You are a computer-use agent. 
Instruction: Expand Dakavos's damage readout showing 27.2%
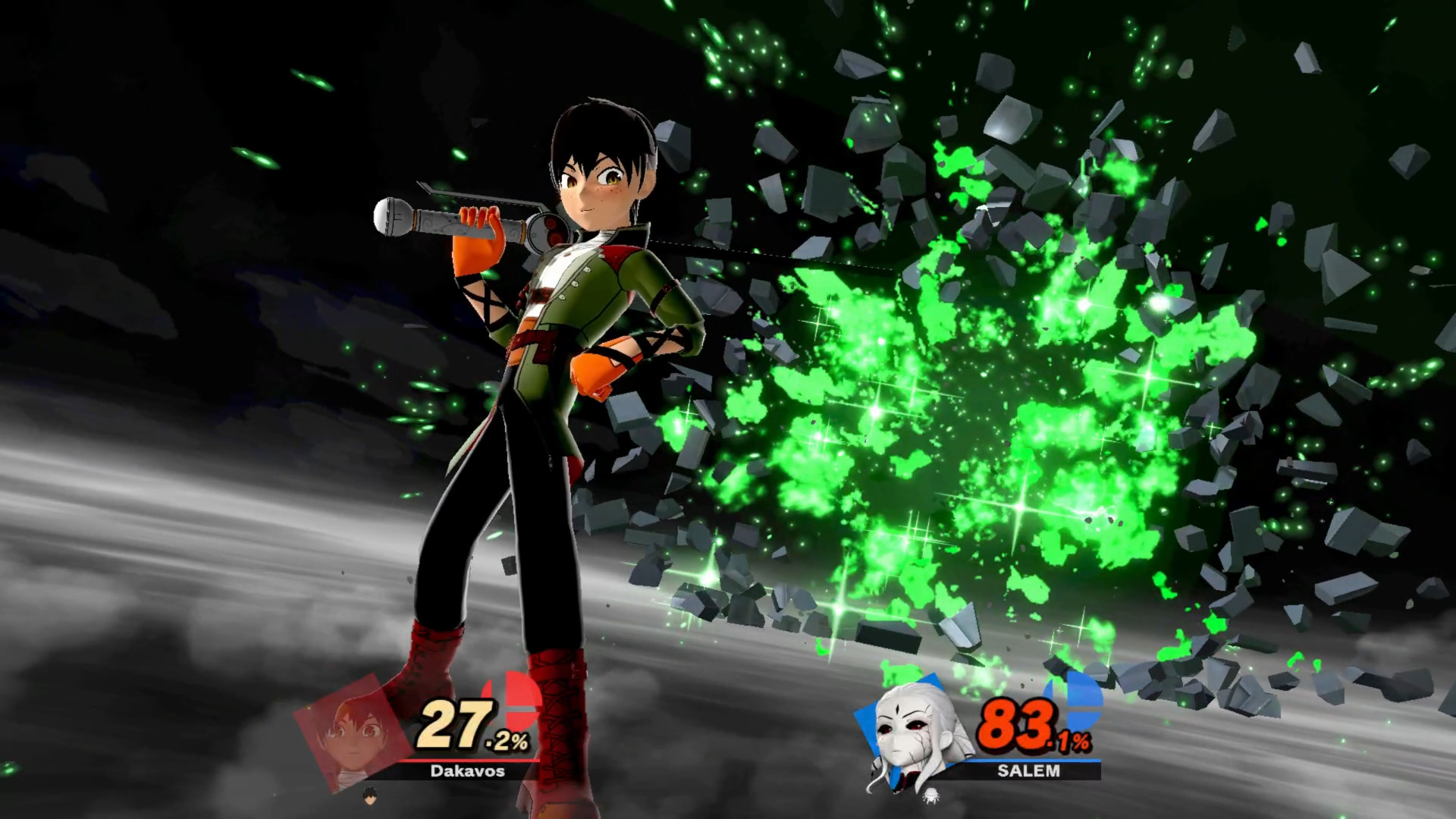(x=469, y=725)
